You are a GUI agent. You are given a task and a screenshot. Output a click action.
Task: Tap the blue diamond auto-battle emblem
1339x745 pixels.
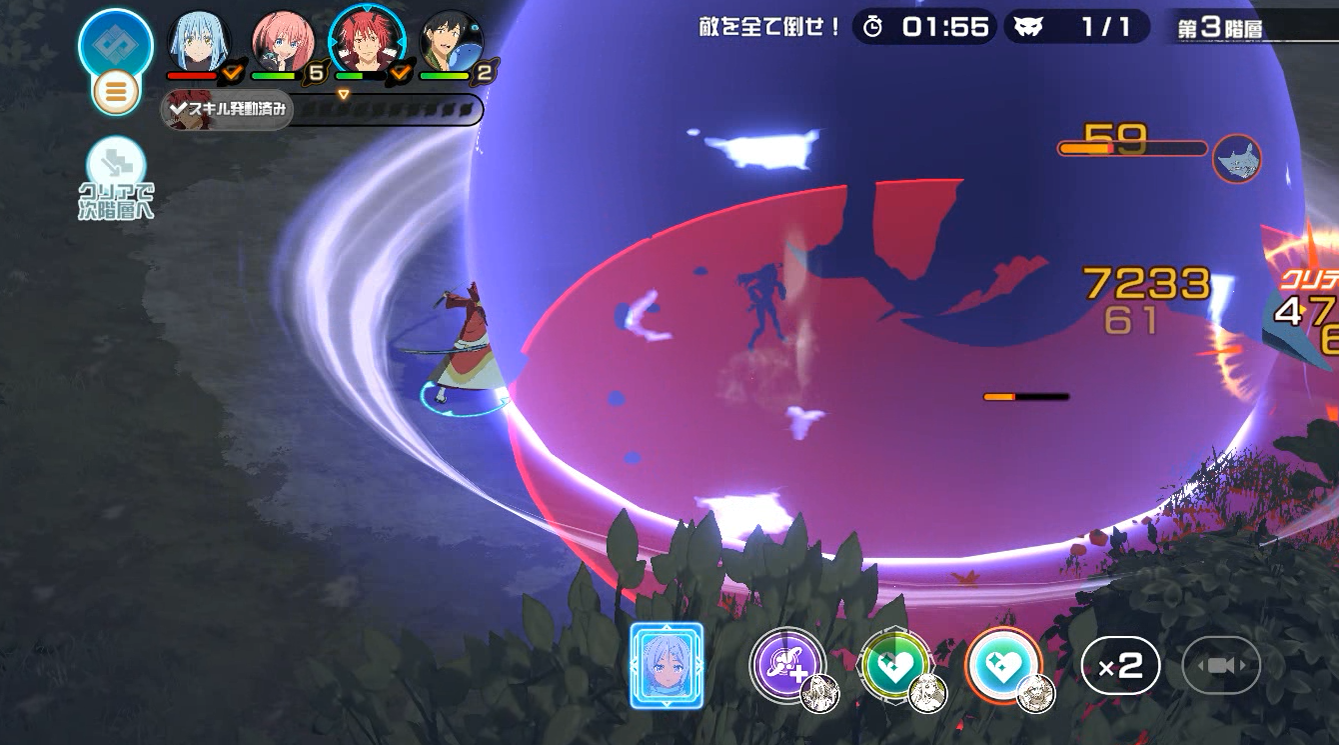pos(116,44)
